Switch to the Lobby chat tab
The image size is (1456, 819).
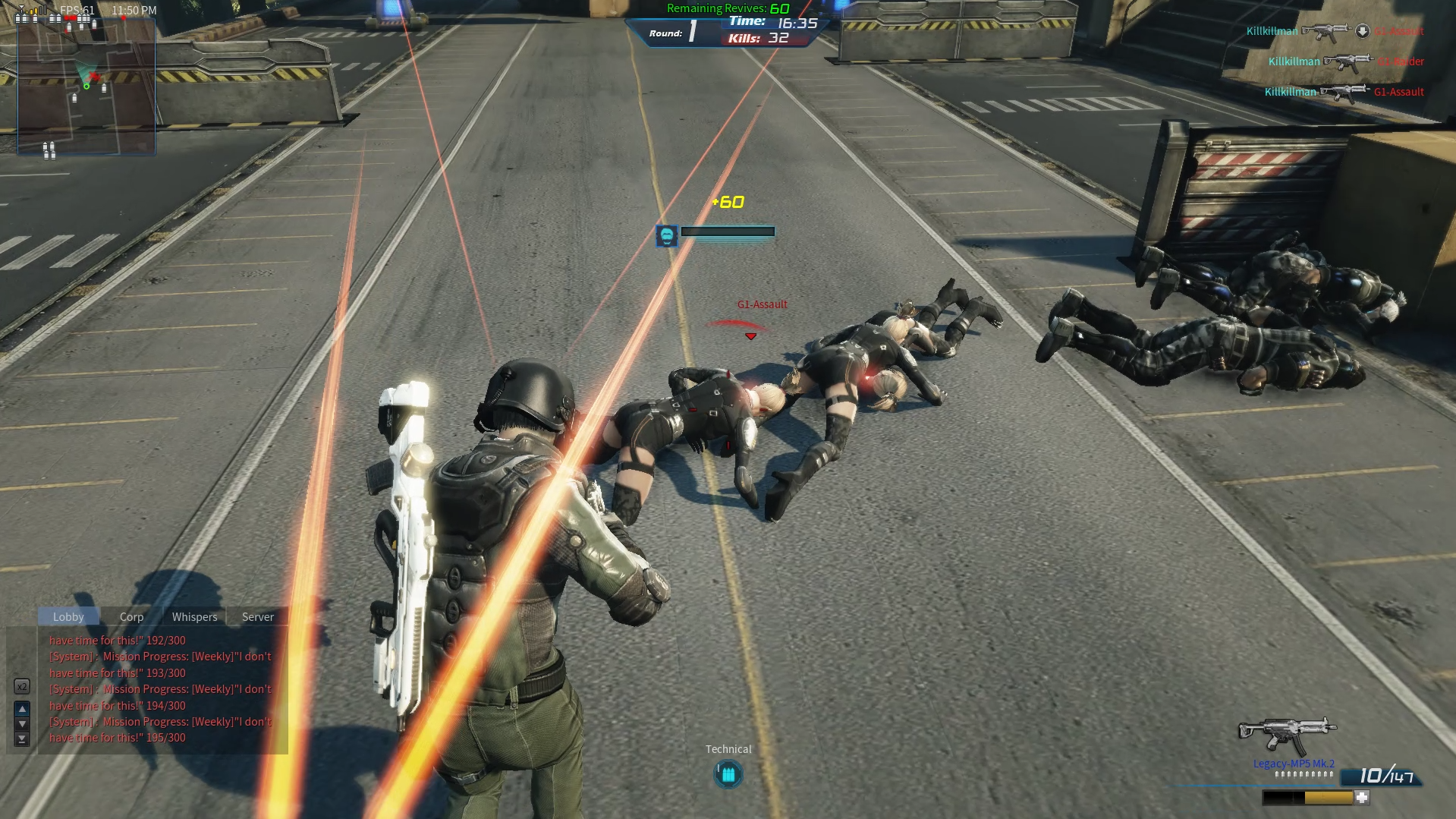[x=68, y=617]
